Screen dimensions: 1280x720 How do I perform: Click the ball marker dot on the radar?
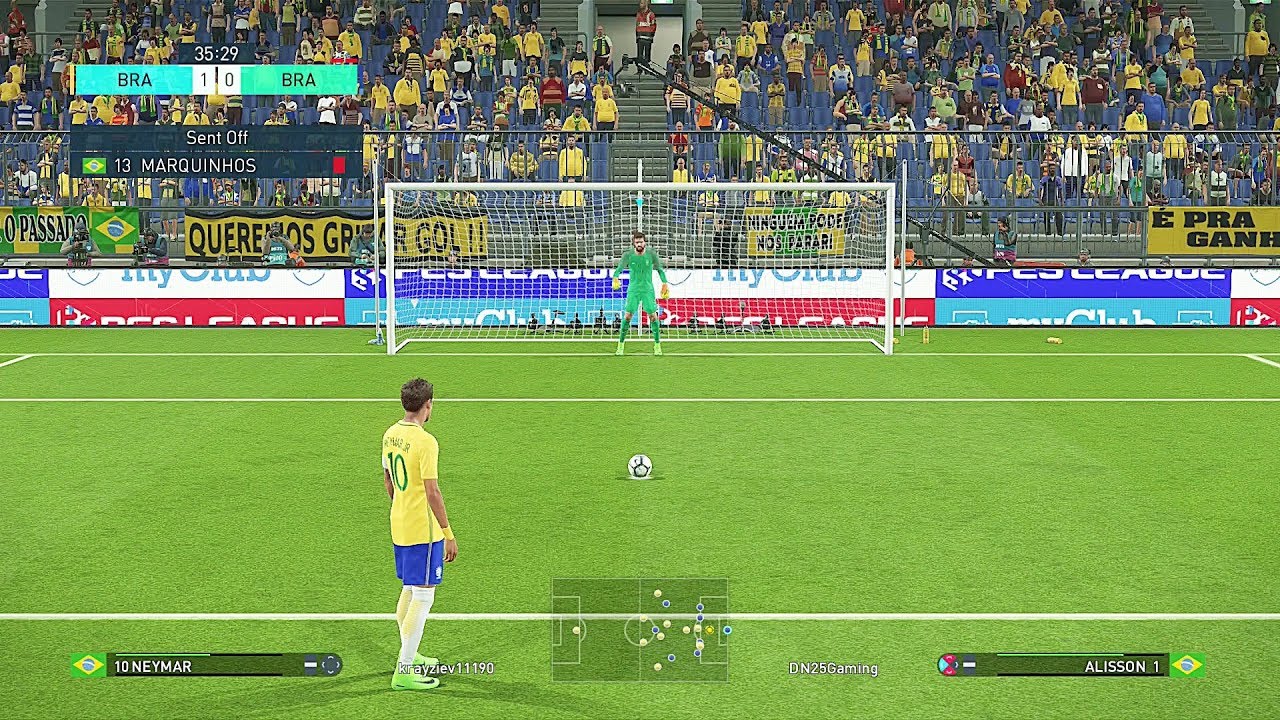(x=710, y=630)
